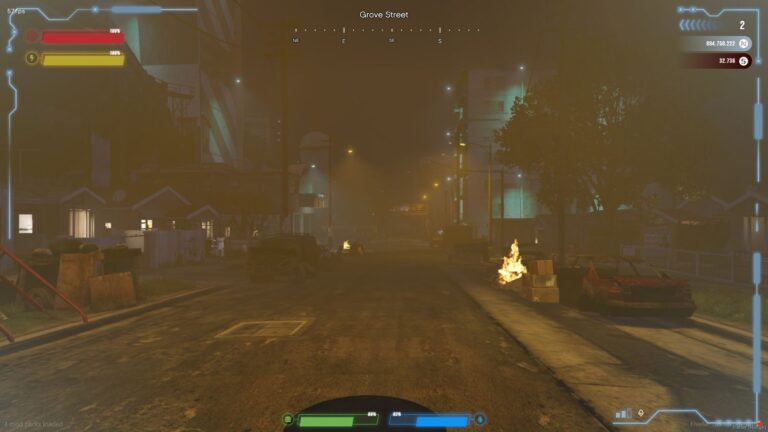This screenshot has height=432, width=768.
Task: Click the signal bars icon
Action: pos(624,412)
